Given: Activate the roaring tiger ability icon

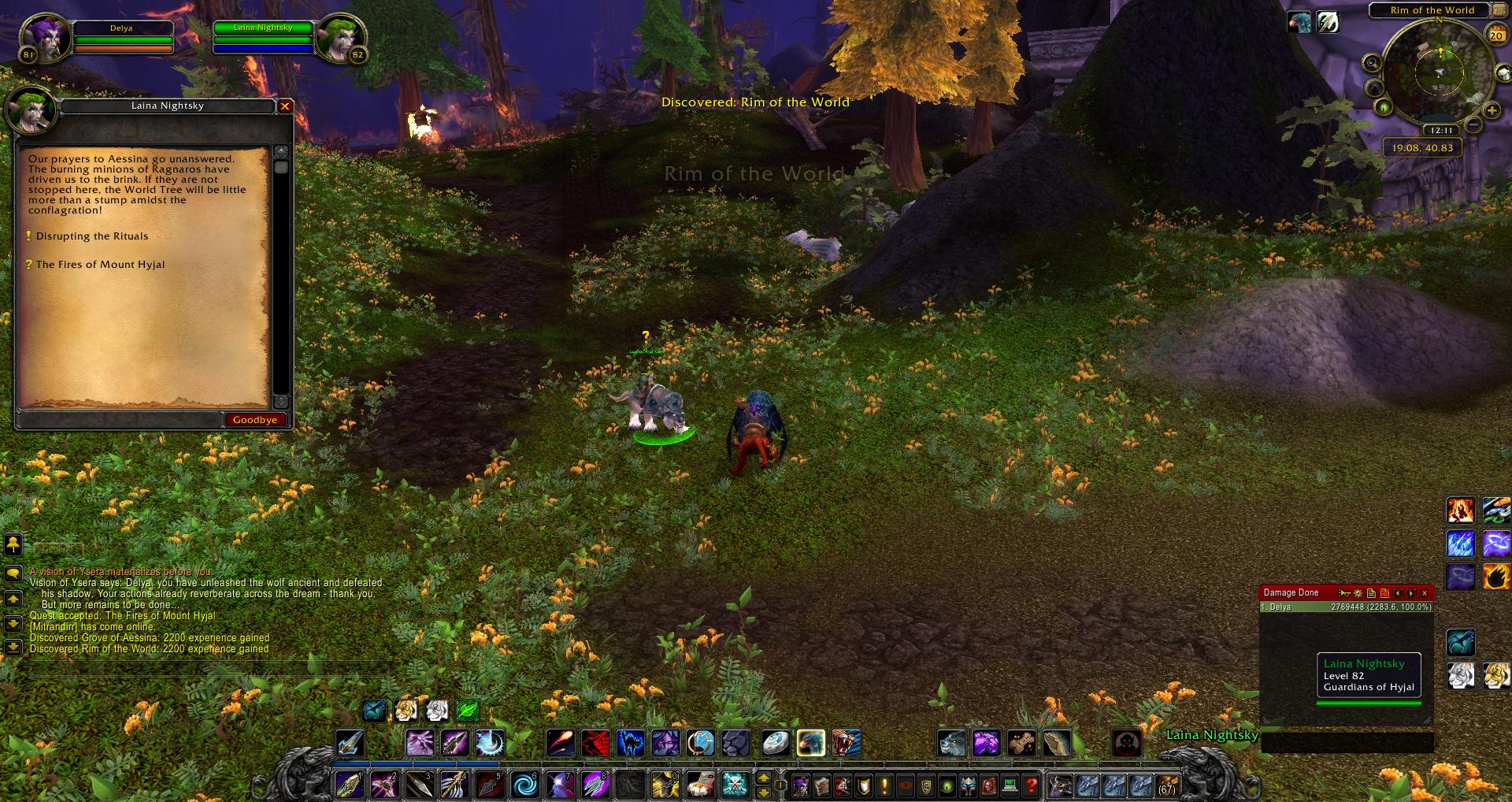Looking at the screenshot, I should coord(846,743).
